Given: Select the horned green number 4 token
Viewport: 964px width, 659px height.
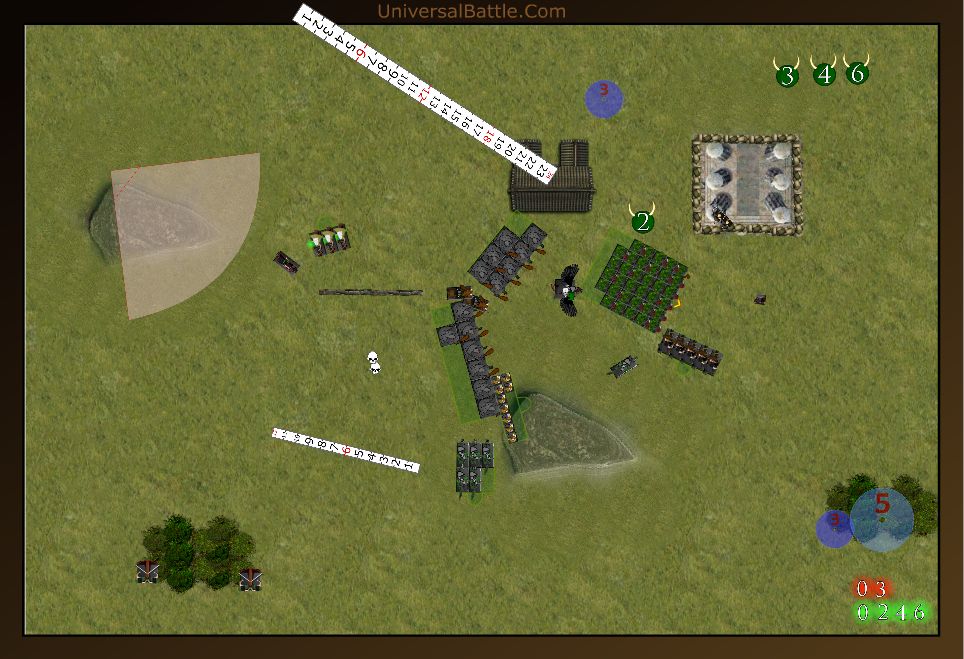Looking at the screenshot, I should click(824, 73).
